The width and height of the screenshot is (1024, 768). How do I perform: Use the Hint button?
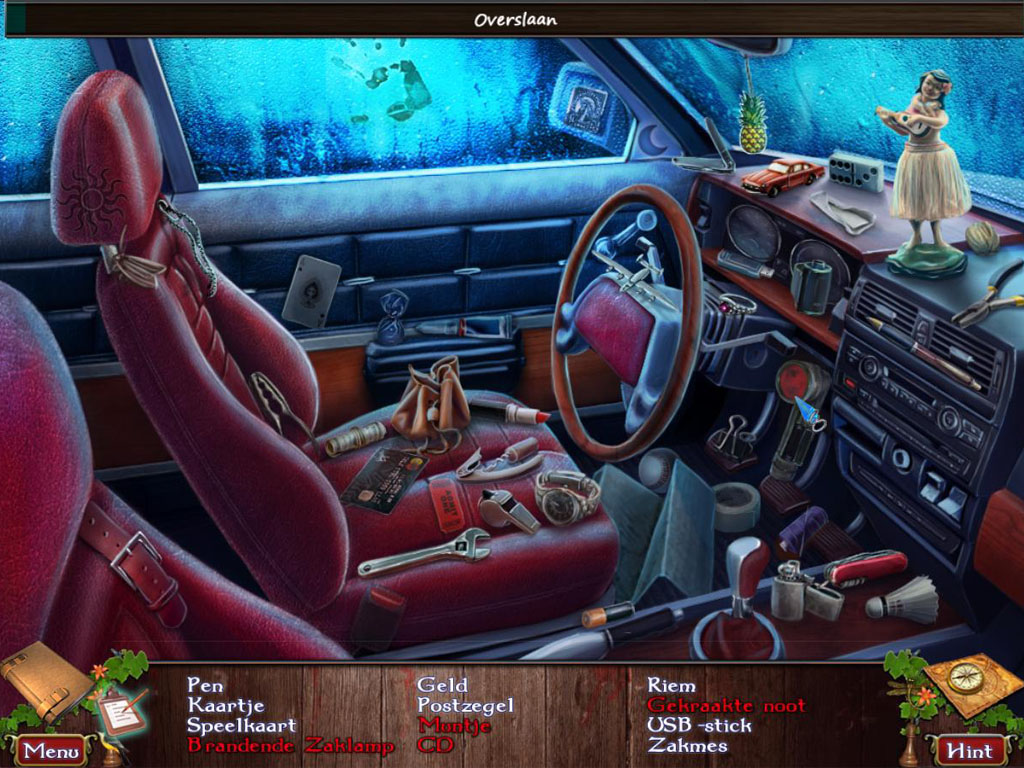[x=970, y=750]
